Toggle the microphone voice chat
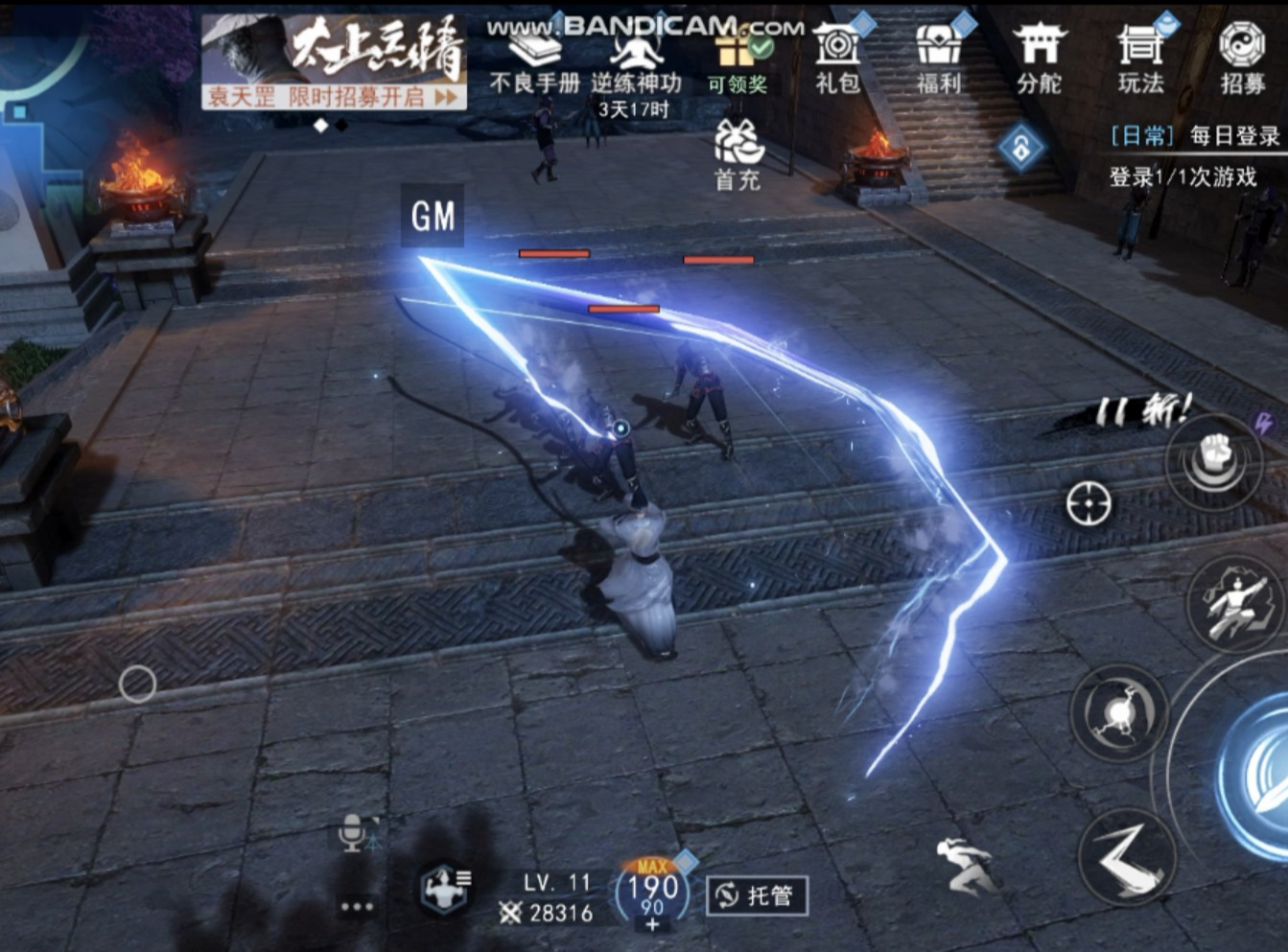1288x952 pixels. (x=354, y=832)
